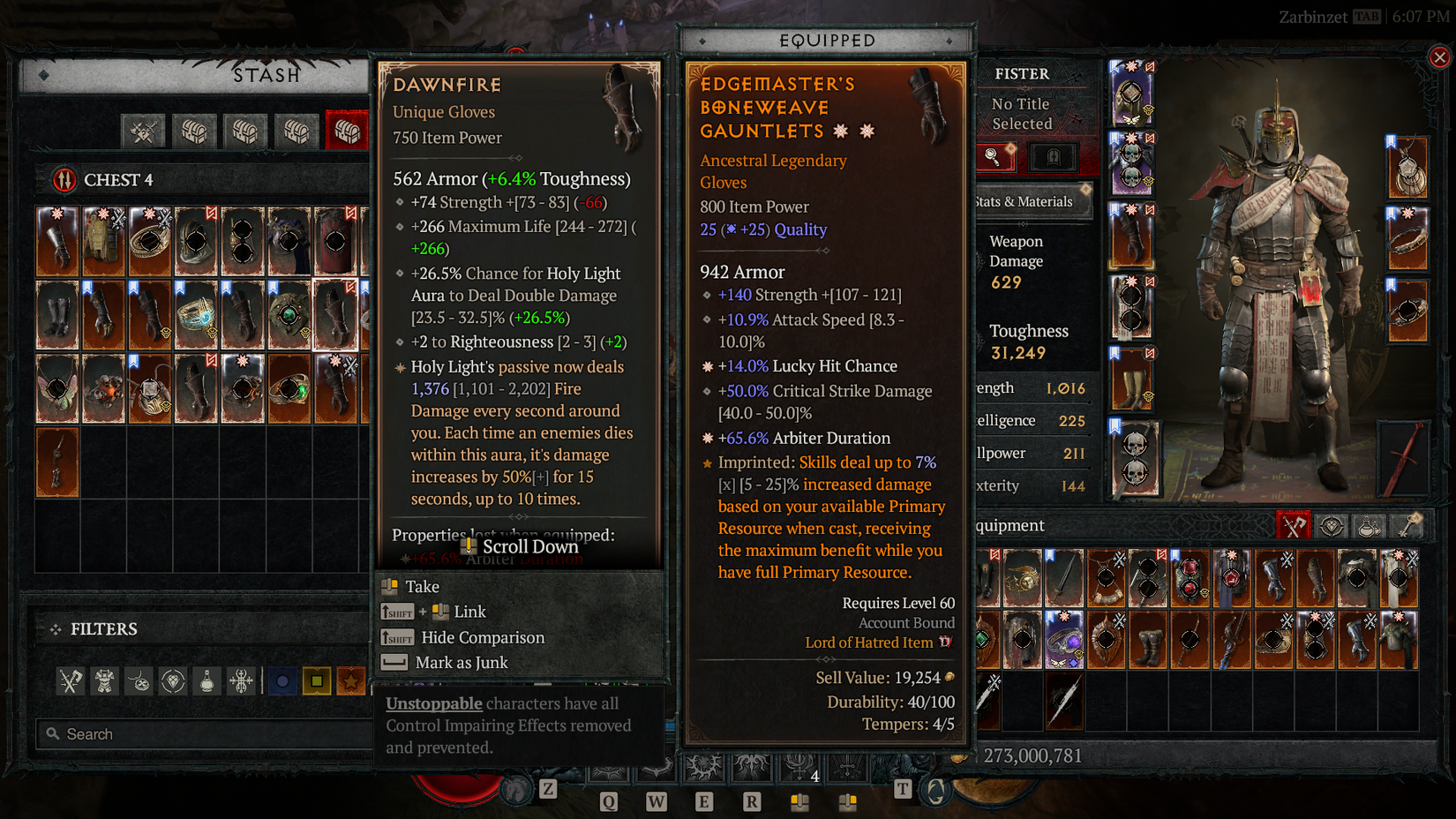Click the Take option for Dawnfire
The height and width of the screenshot is (819, 1456).
pyautogui.click(x=421, y=586)
